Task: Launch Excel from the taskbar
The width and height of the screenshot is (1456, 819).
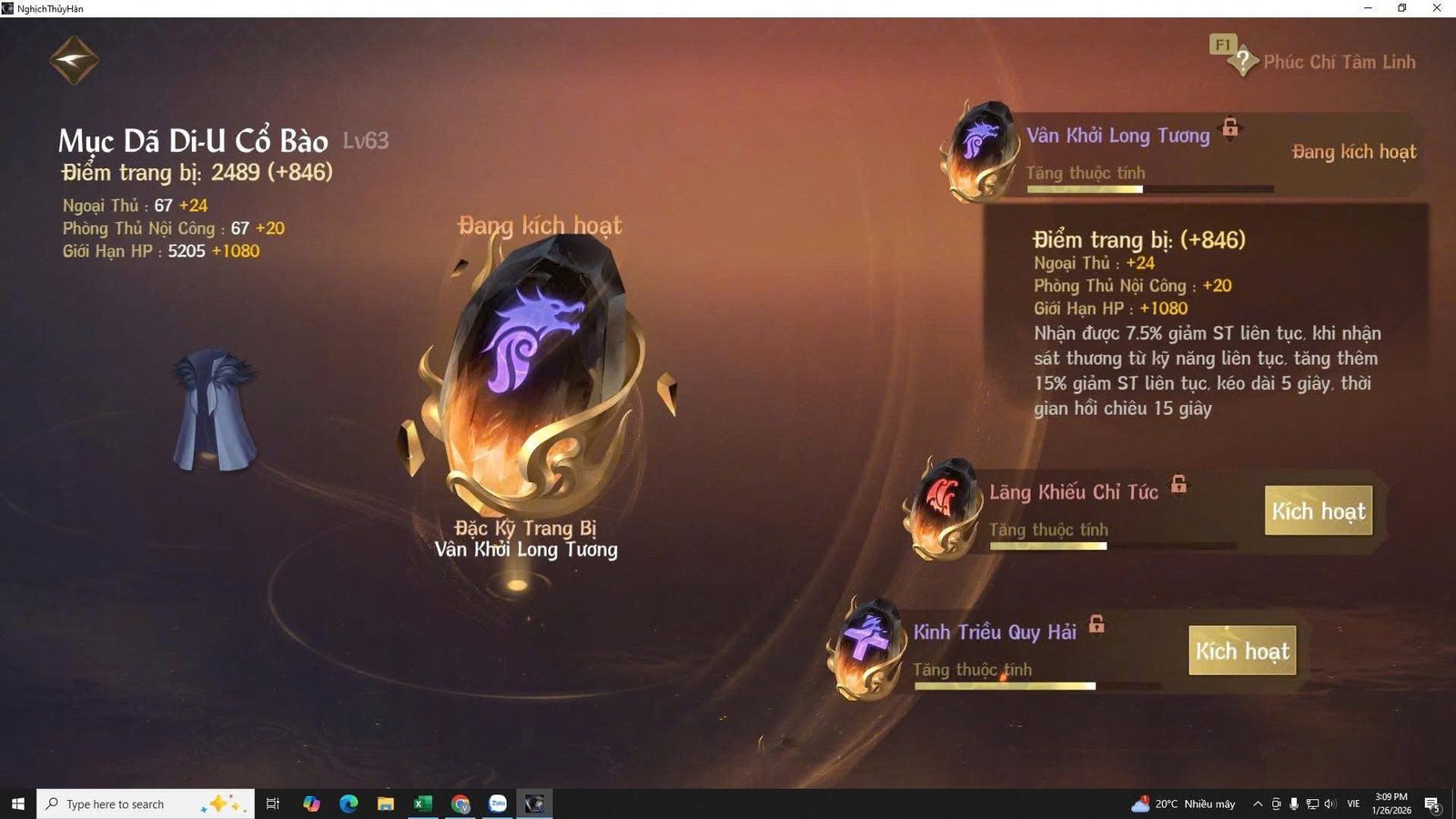Action: click(x=422, y=804)
